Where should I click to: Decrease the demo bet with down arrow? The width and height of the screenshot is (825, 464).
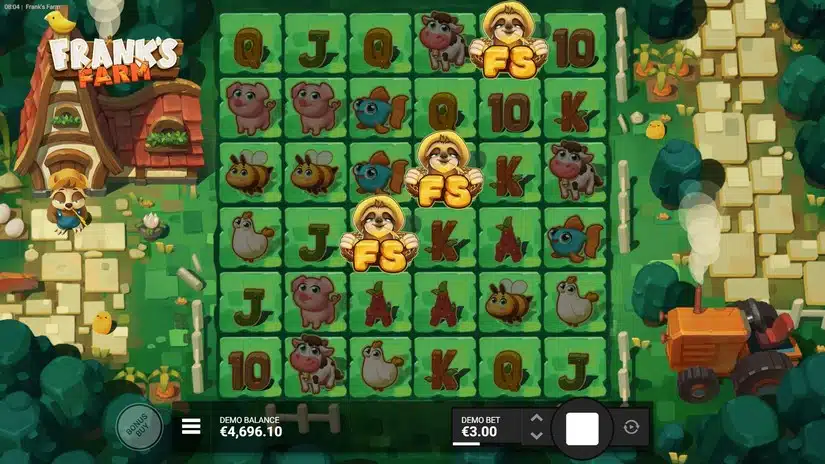(x=536, y=436)
